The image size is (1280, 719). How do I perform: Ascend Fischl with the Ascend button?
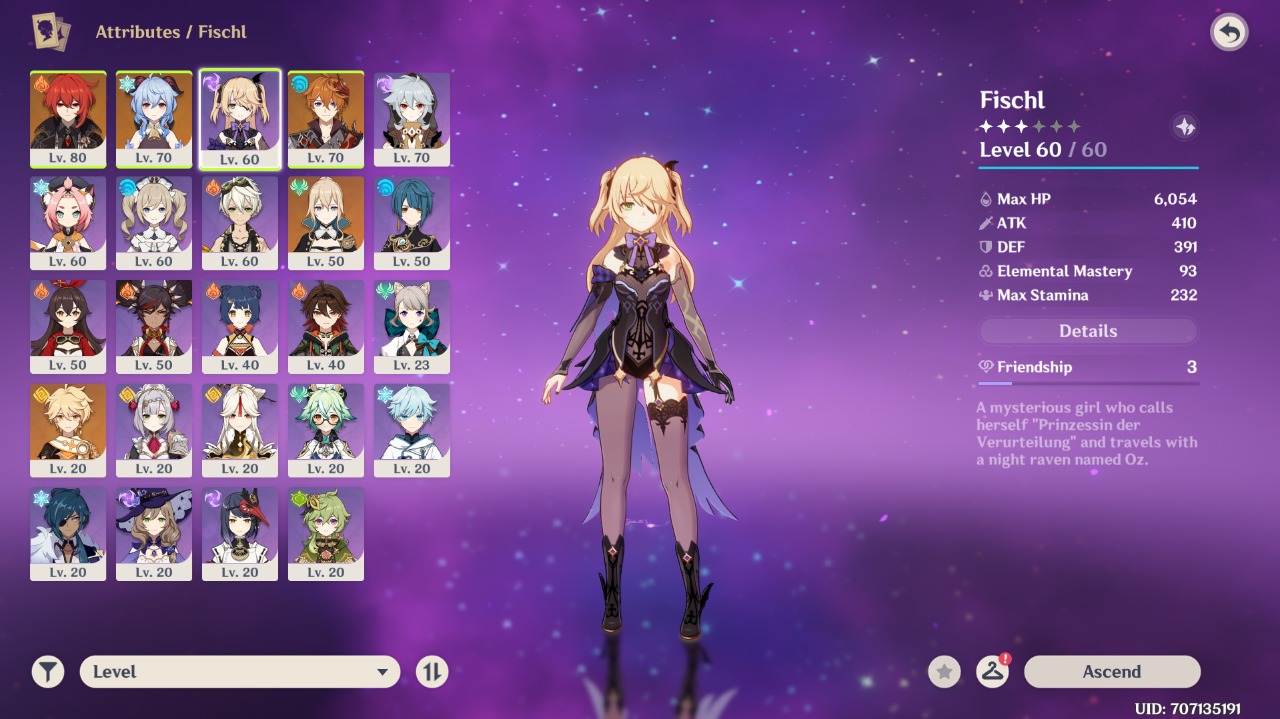point(1111,672)
